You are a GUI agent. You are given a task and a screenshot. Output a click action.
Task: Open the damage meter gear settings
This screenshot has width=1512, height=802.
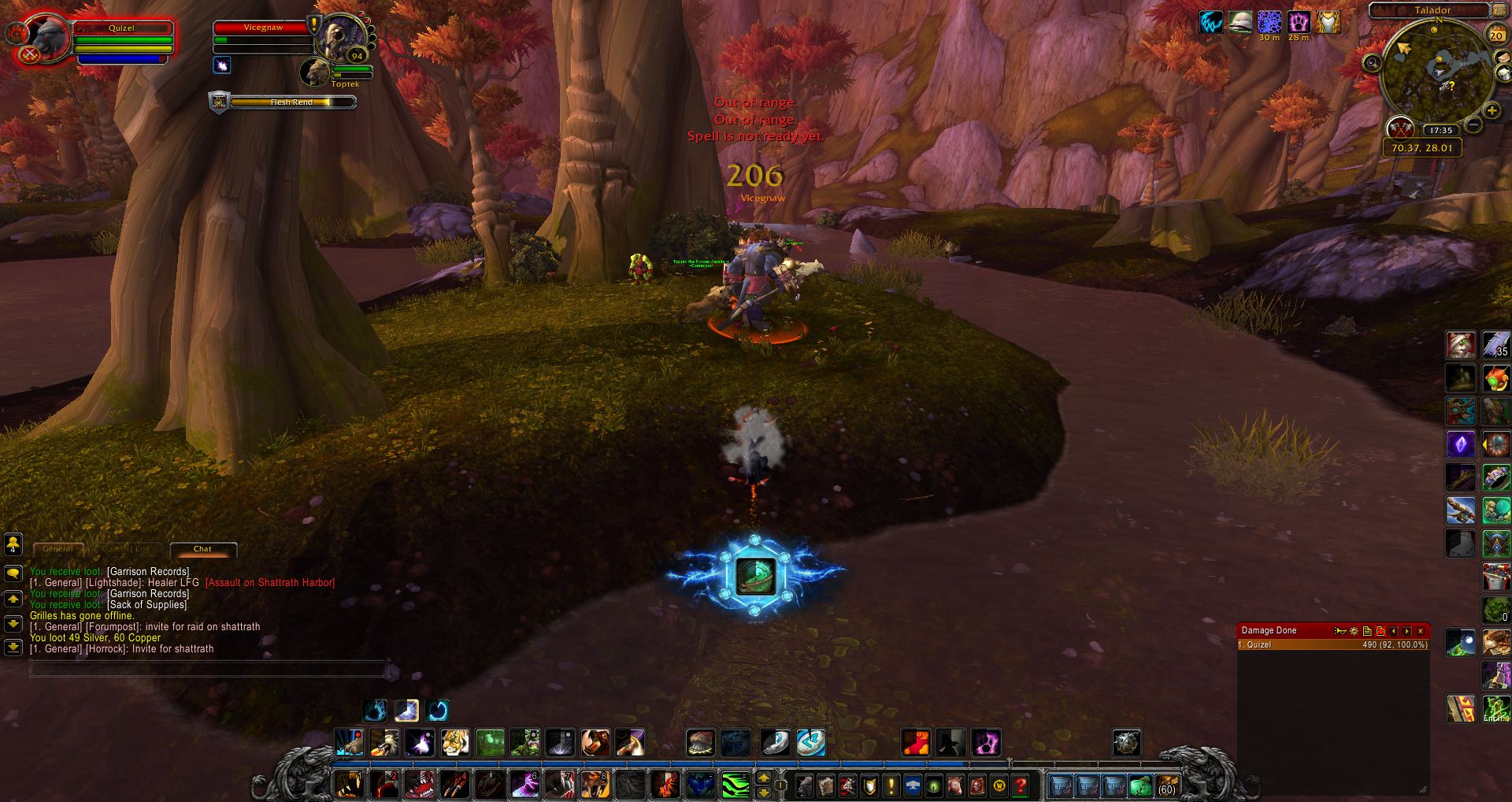click(x=1354, y=631)
